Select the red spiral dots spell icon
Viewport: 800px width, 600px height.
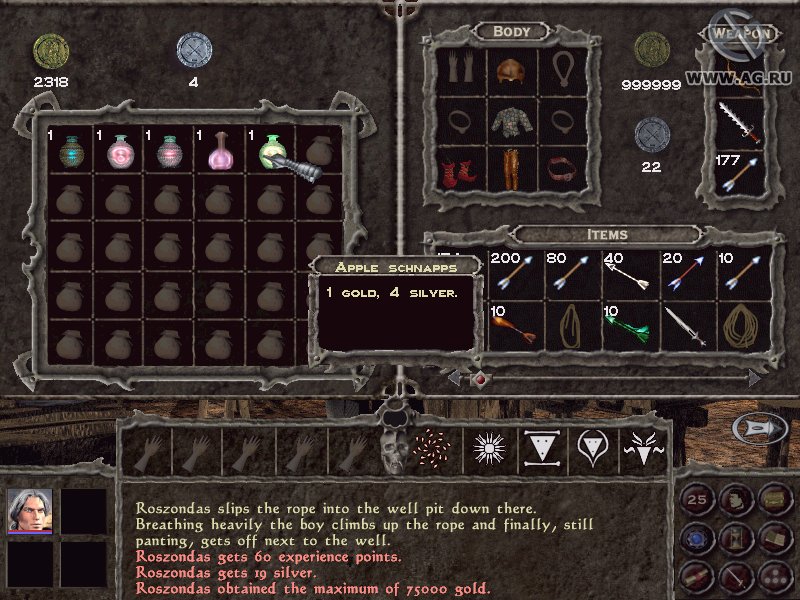tap(434, 451)
